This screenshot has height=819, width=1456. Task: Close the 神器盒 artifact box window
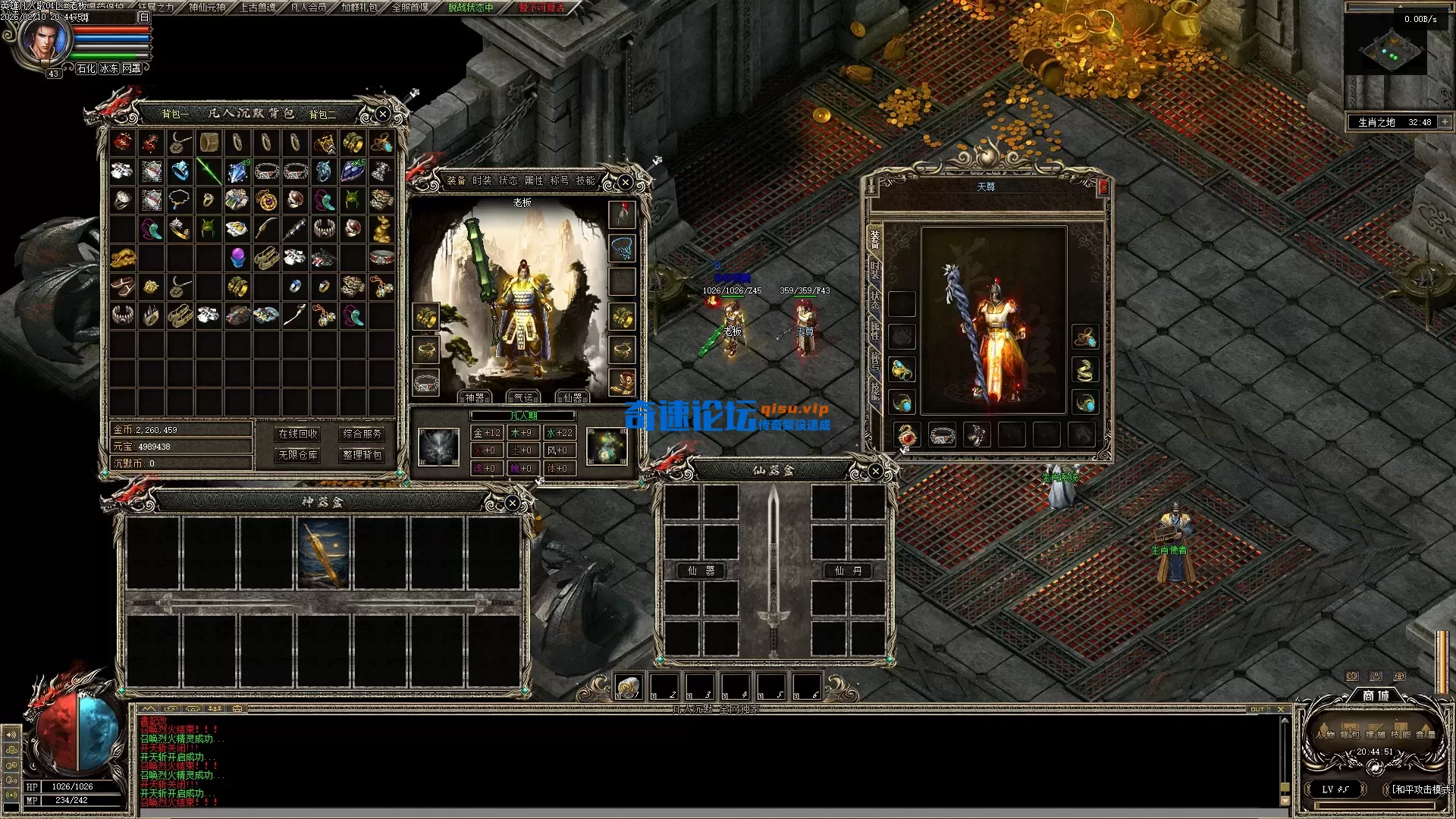click(x=513, y=503)
